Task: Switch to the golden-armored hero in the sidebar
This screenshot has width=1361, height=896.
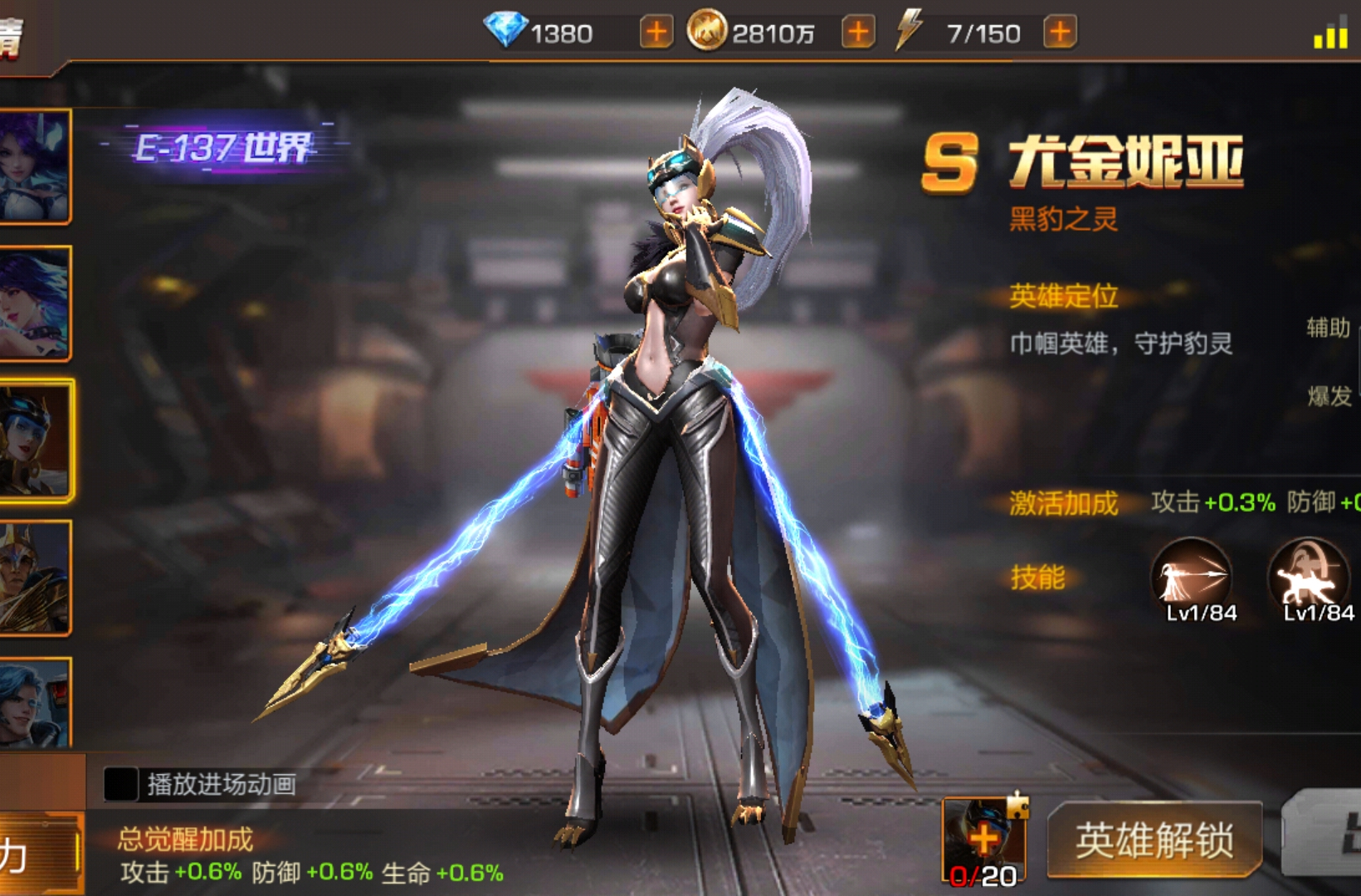Action: point(33,572)
